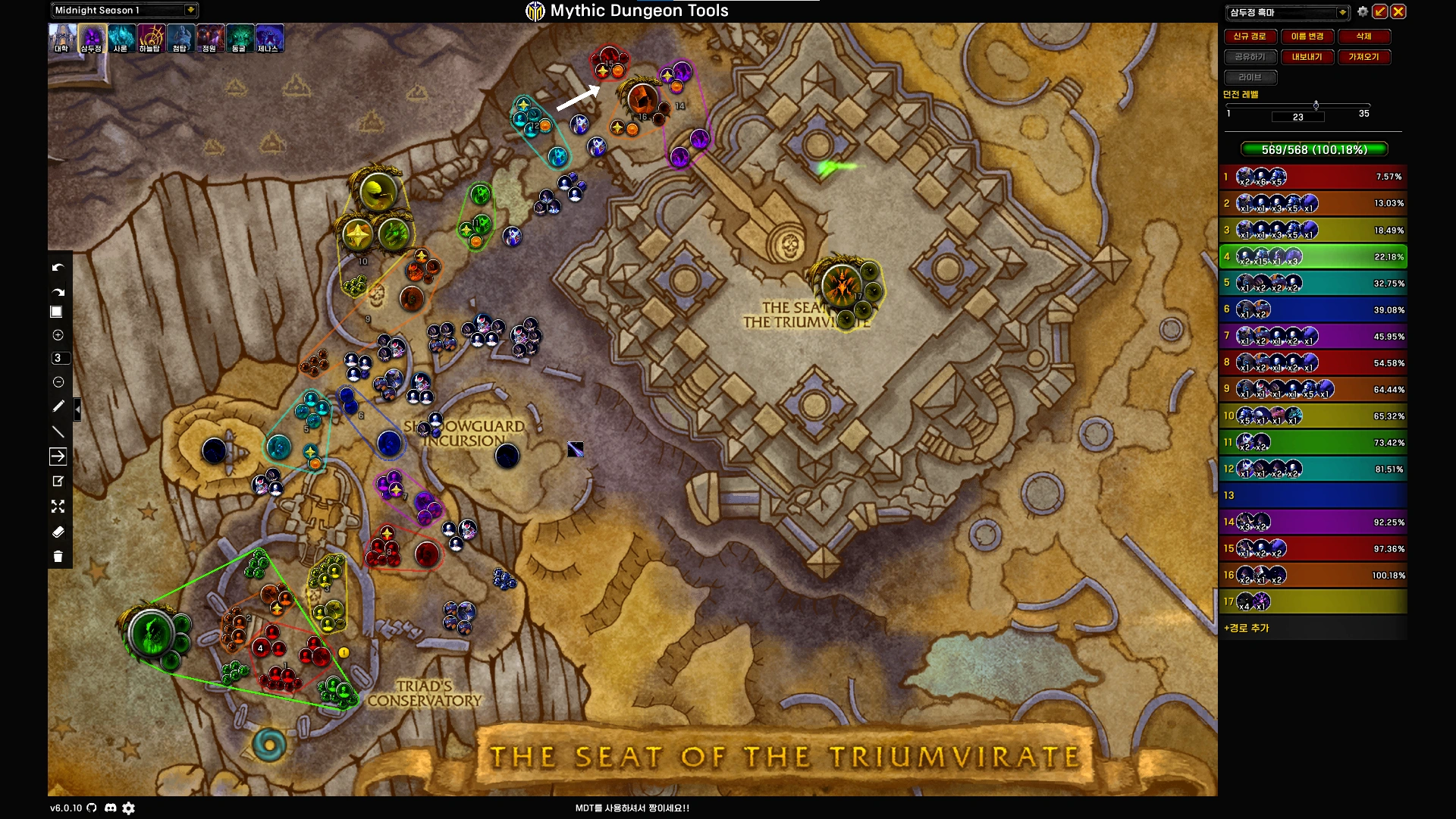Open the 삼두정 흑마 route dropdown
Viewport: 1456px width, 819px height.
[x=1342, y=12]
